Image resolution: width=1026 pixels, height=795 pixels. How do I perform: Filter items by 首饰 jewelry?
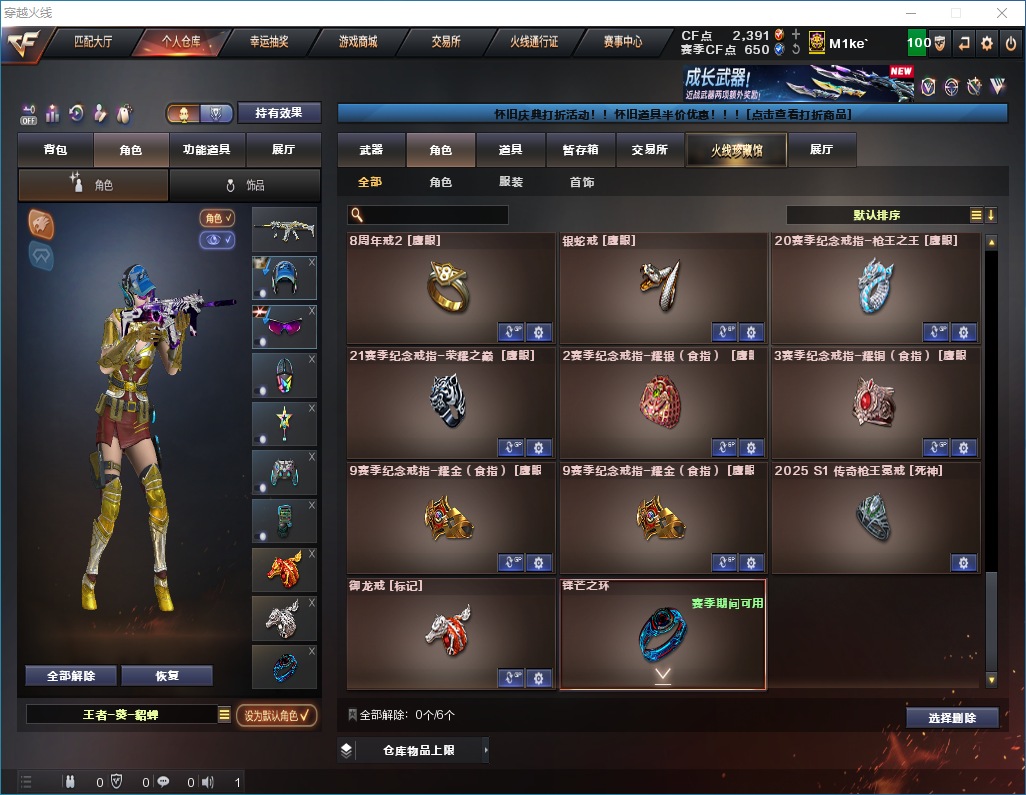[582, 183]
